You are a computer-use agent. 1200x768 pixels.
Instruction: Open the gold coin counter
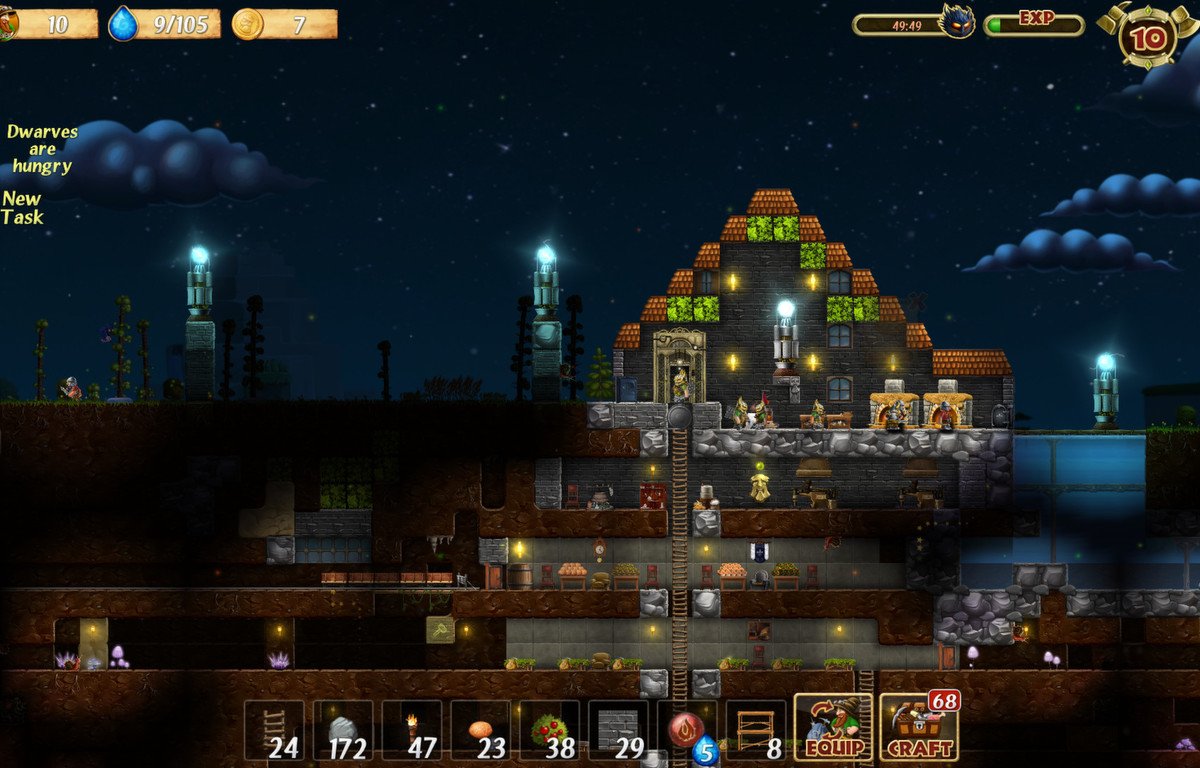(x=248, y=24)
